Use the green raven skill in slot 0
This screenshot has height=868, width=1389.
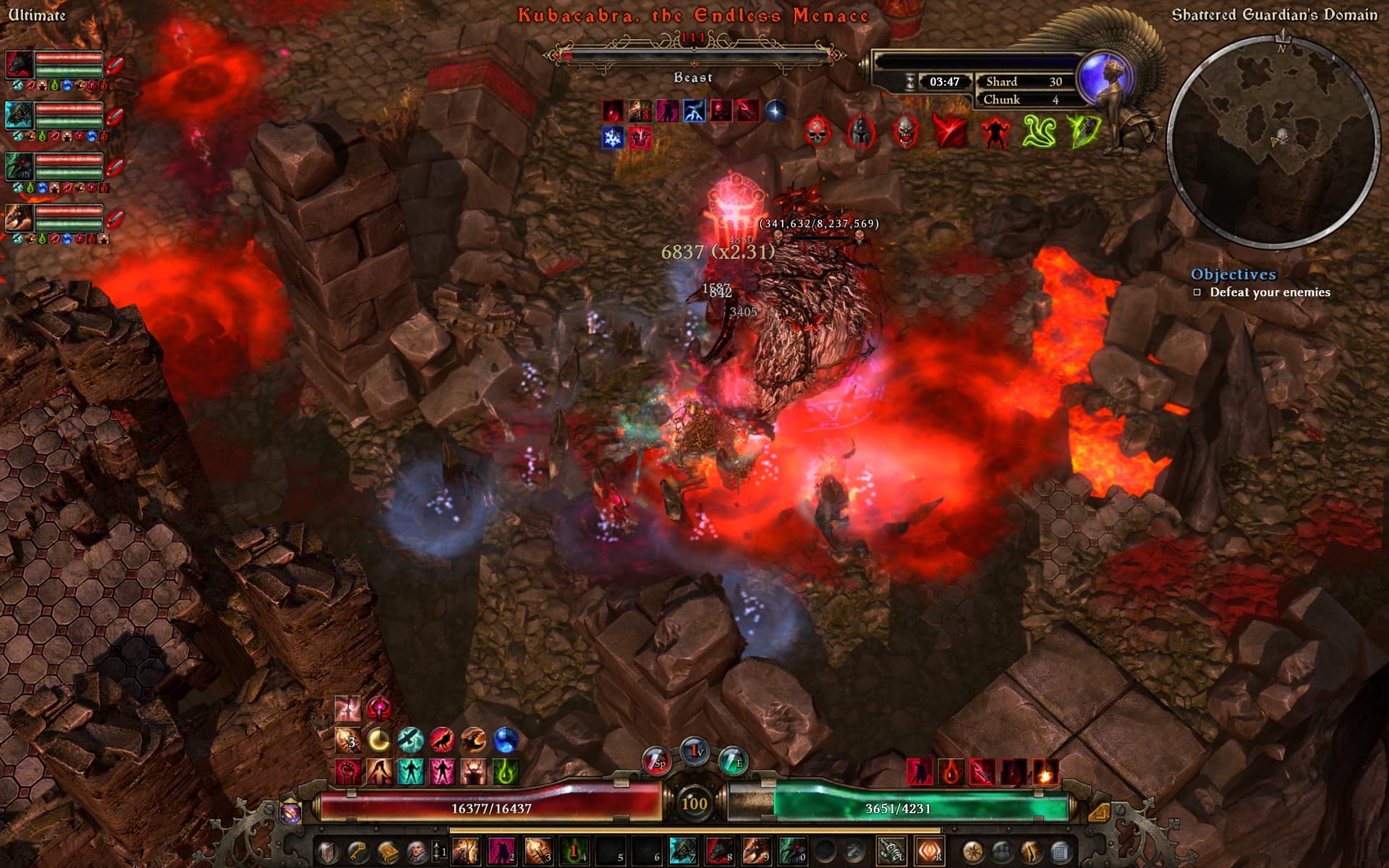pos(792,851)
